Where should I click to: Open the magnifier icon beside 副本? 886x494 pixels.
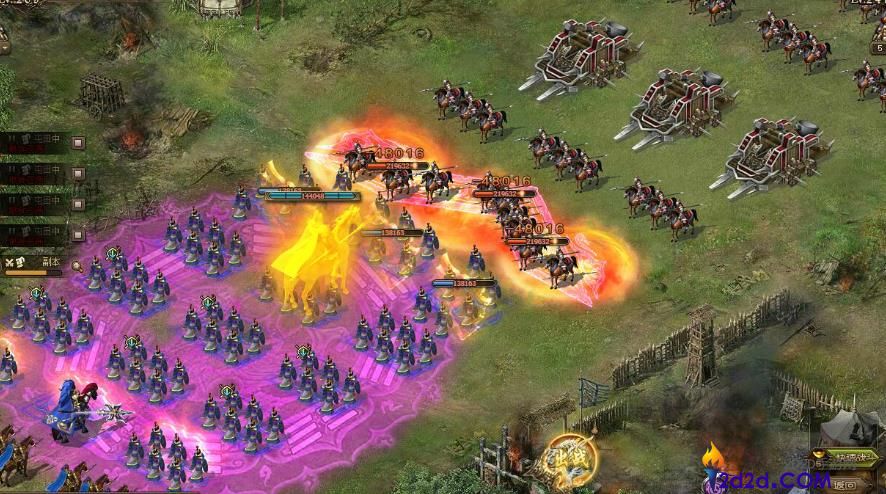tap(77, 265)
